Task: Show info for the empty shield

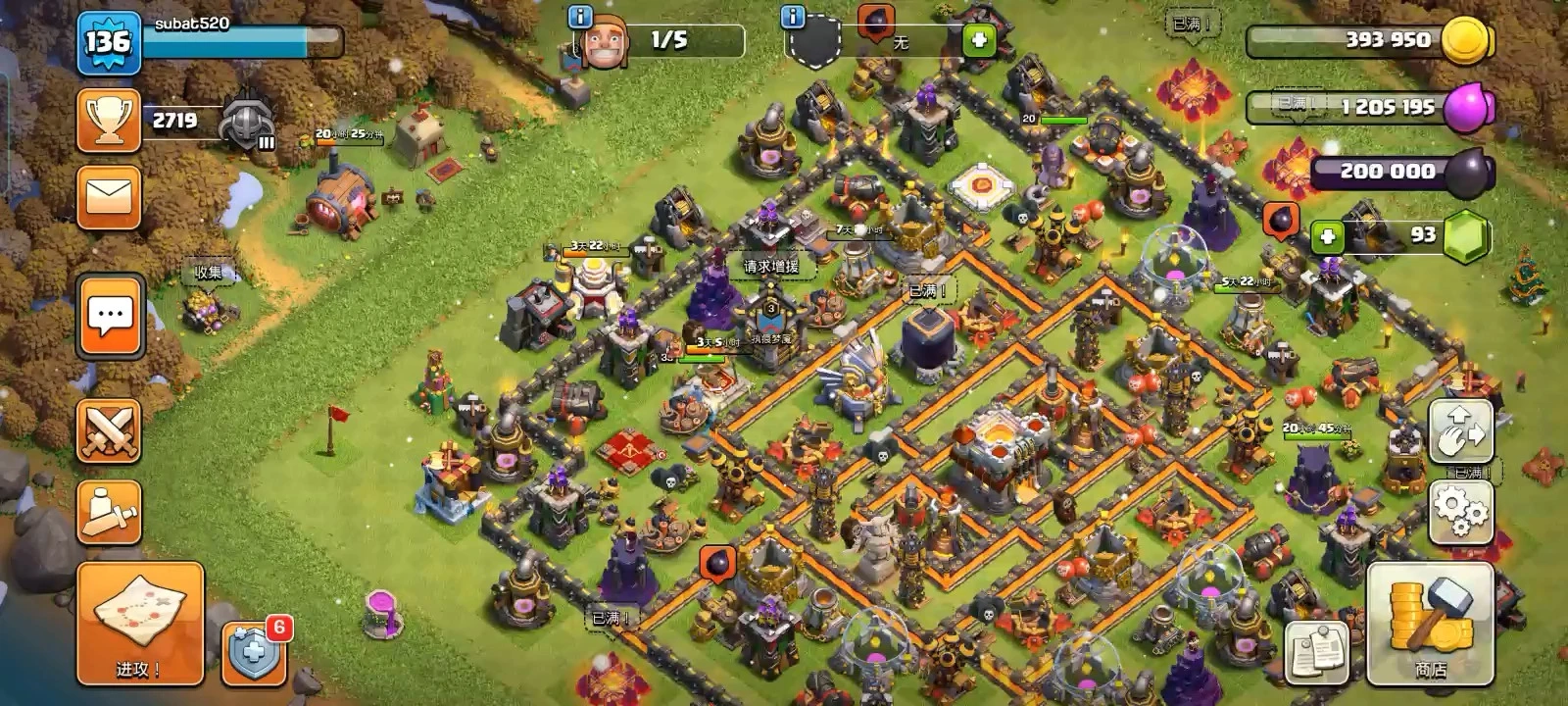Action: coord(792,17)
